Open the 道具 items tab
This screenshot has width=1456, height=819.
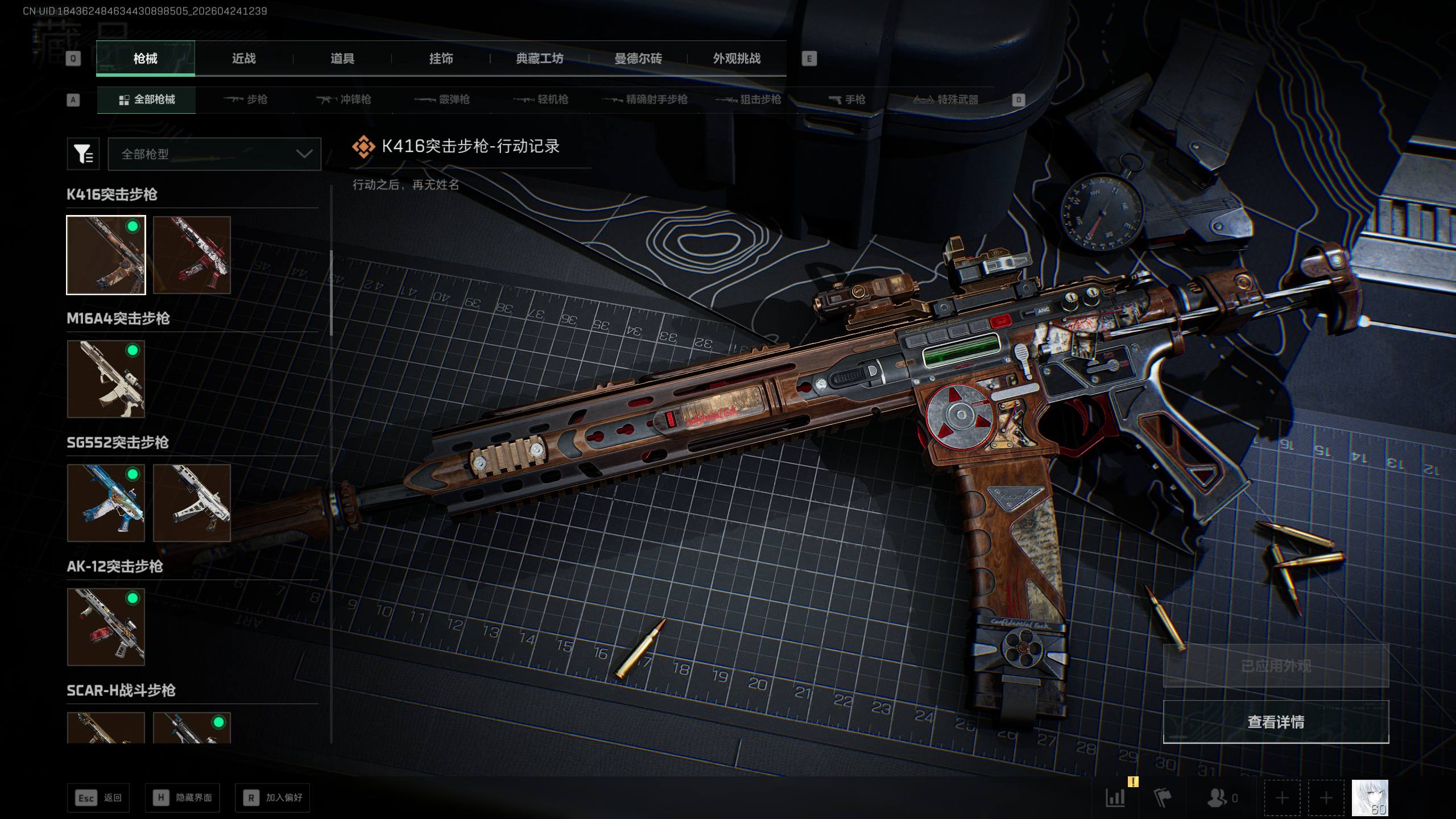pos(342,59)
